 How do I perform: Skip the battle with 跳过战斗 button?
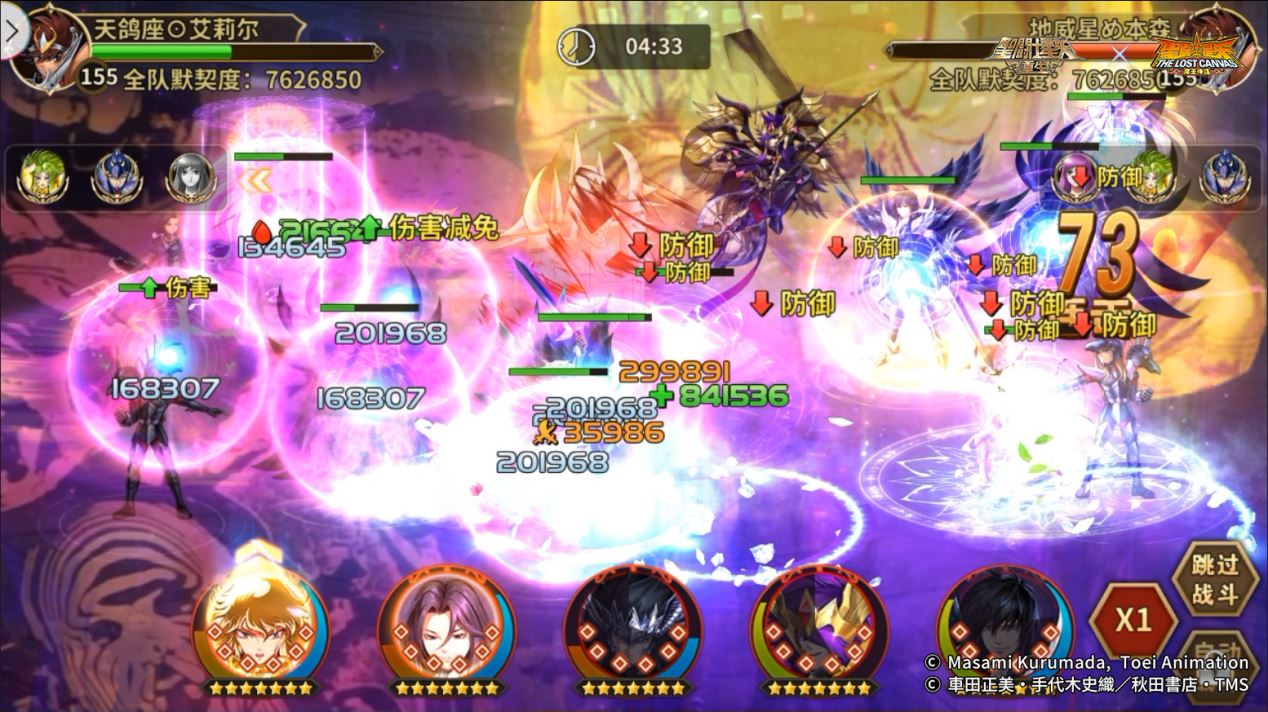pyautogui.click(x=1216, y=577)
